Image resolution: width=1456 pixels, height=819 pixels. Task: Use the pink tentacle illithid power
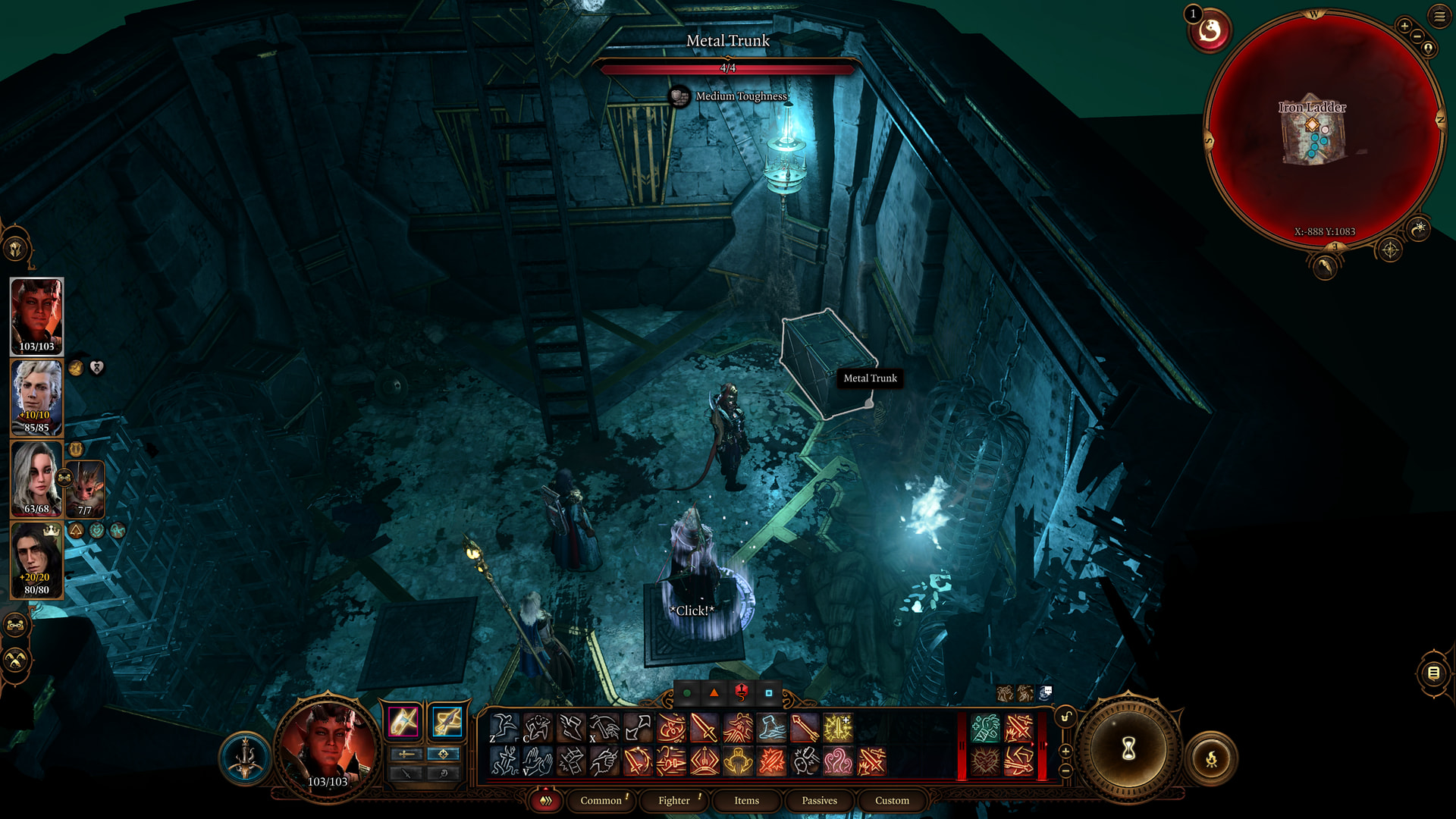tap(838, 761)
